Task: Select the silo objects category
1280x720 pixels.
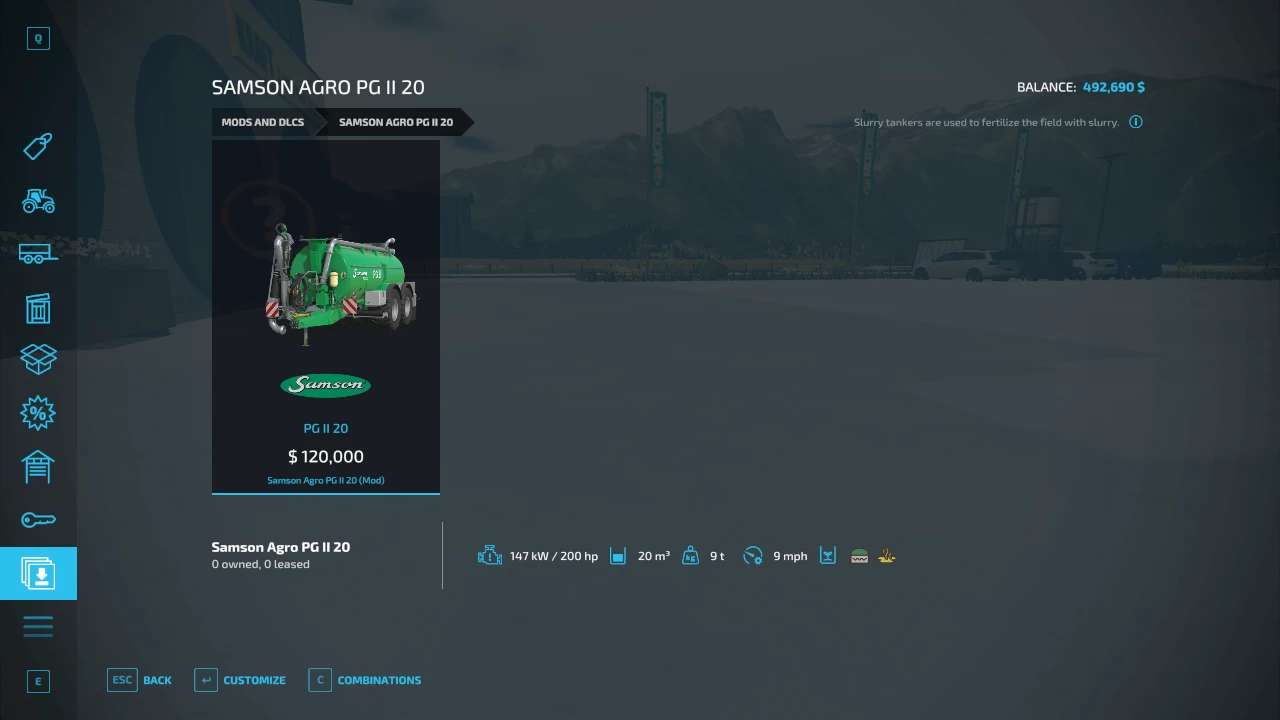Action: pyautogui.click(x=38, y=308)
